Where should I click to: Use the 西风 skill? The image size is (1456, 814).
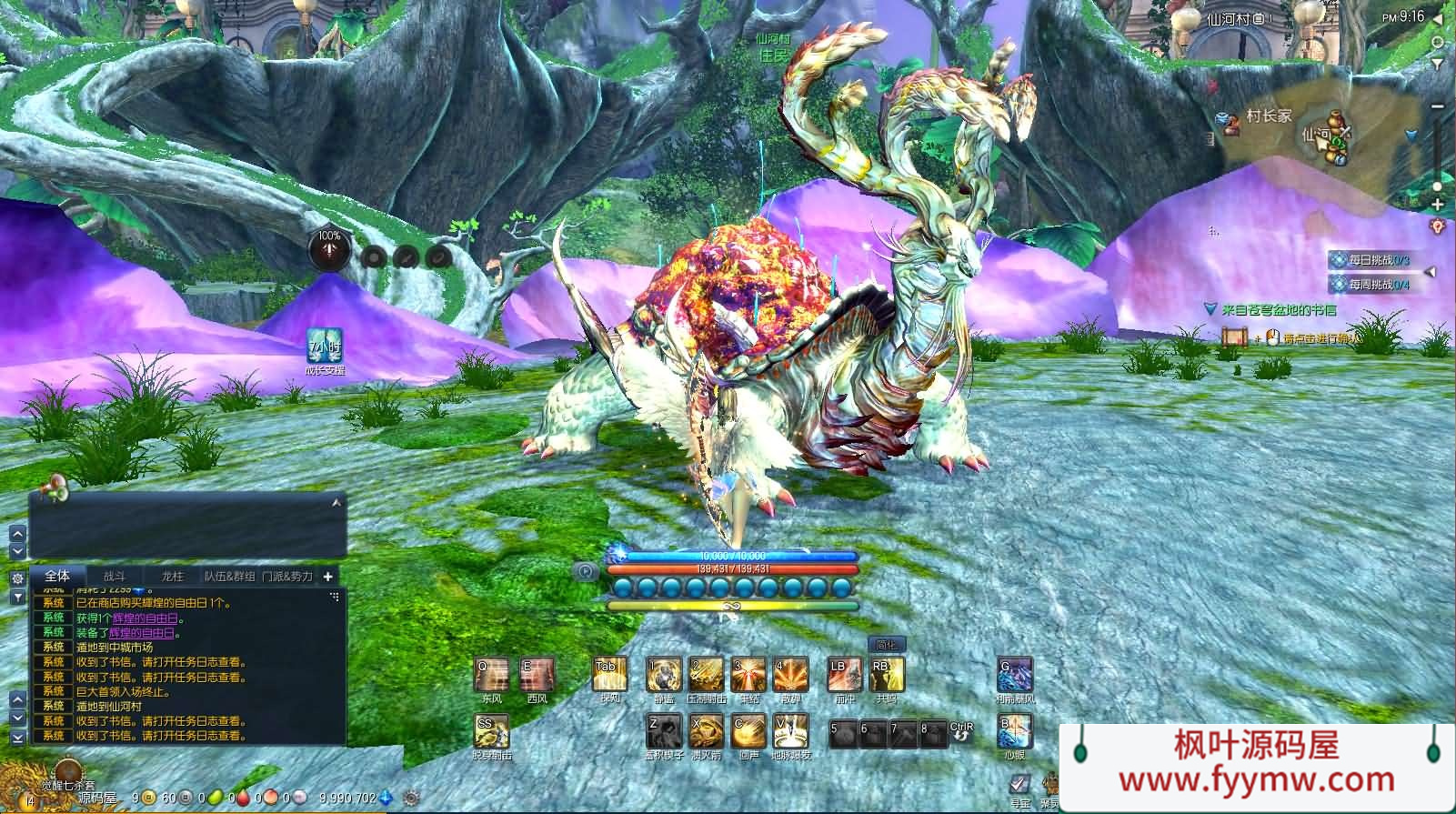click(537, 676)
